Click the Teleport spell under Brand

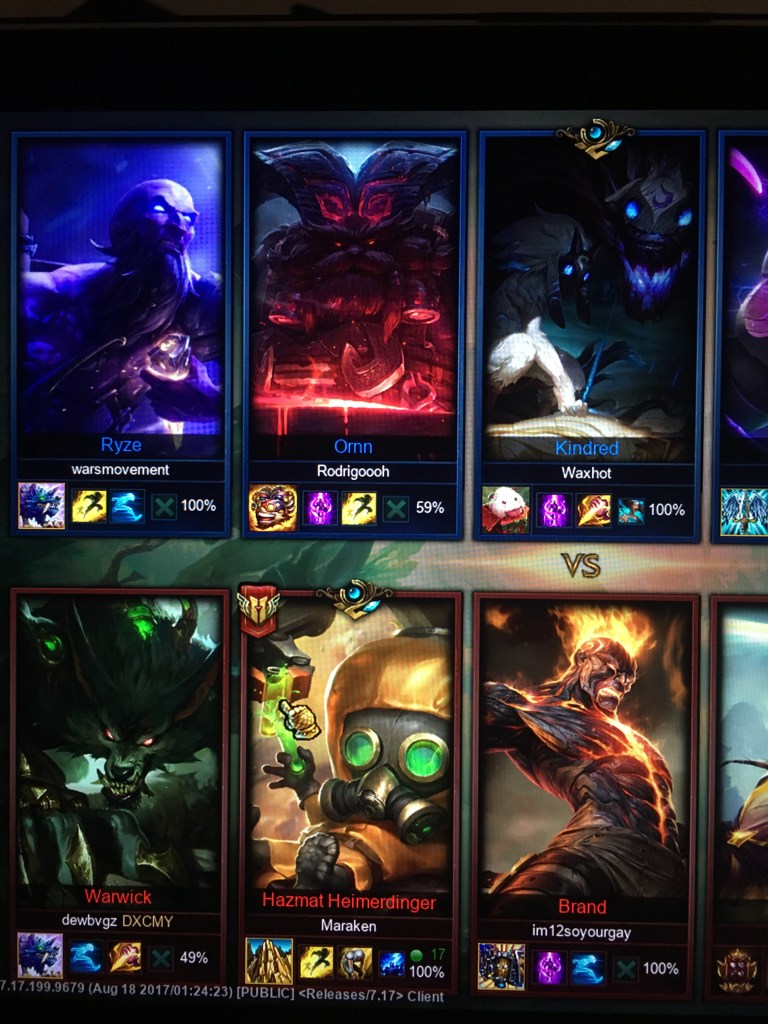coord(549,968)
